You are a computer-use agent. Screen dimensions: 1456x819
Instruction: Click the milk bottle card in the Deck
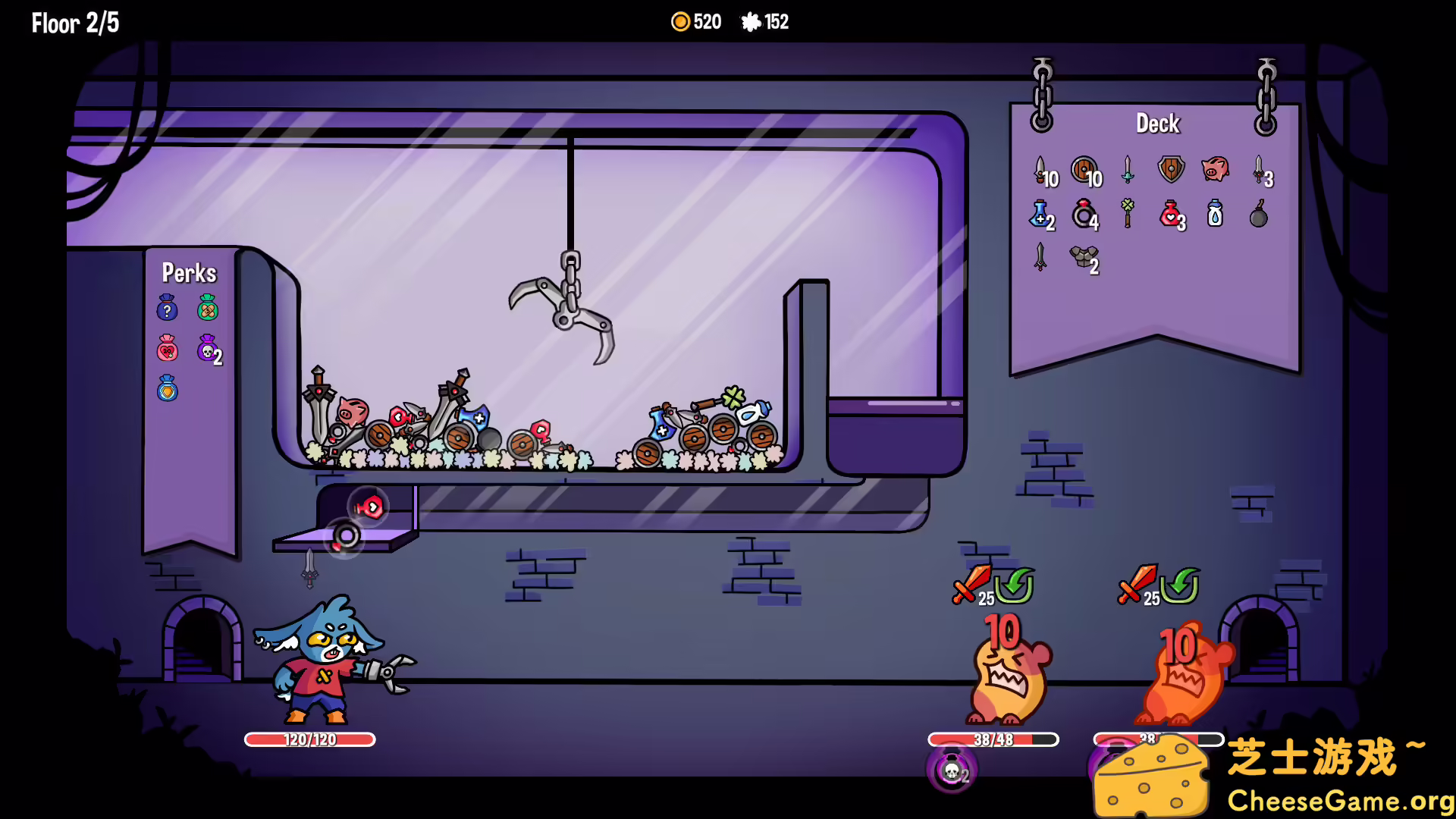pyautogui.click(x=1213, y=215)
